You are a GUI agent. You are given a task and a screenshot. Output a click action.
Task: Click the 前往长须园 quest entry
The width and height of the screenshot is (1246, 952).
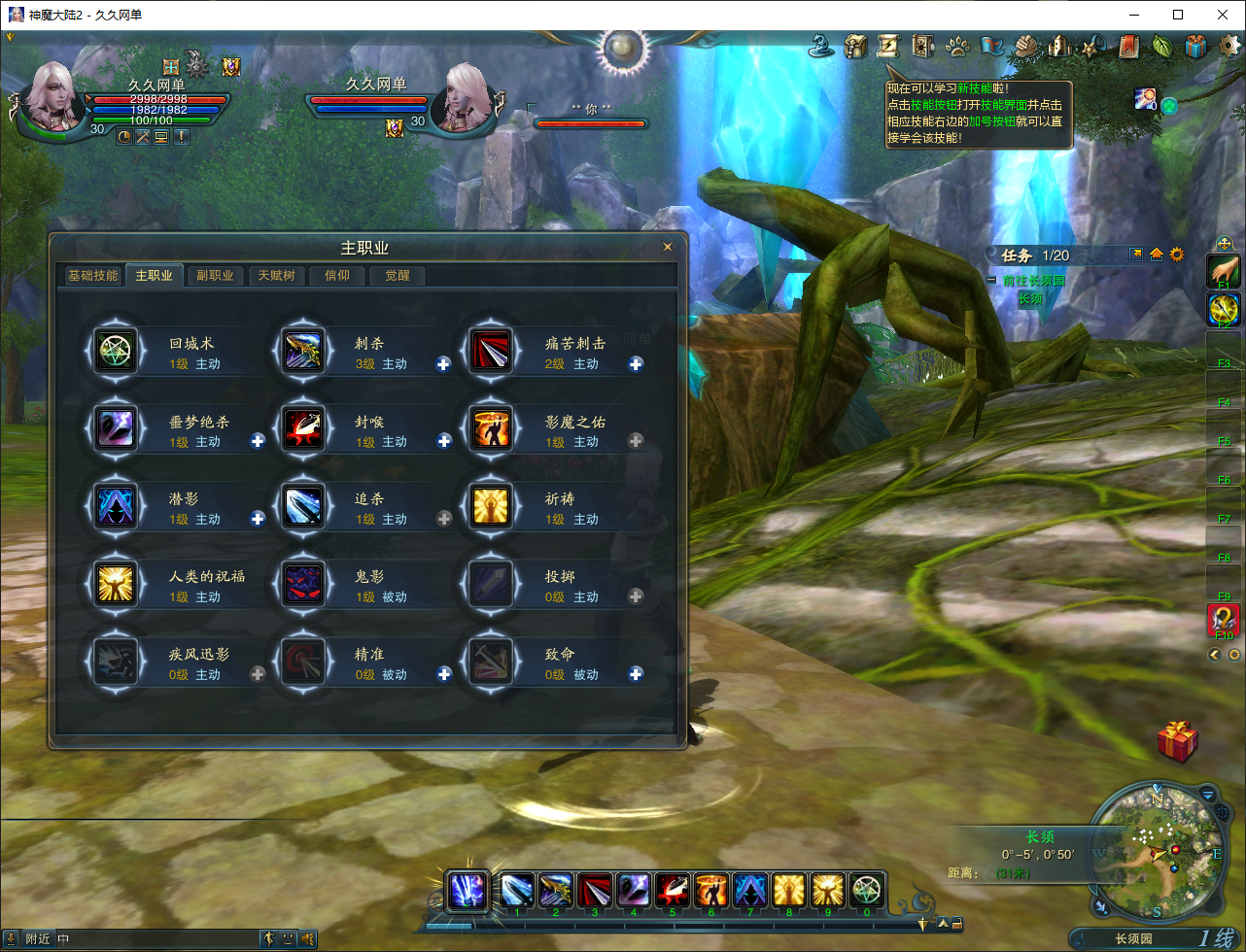1034,281
